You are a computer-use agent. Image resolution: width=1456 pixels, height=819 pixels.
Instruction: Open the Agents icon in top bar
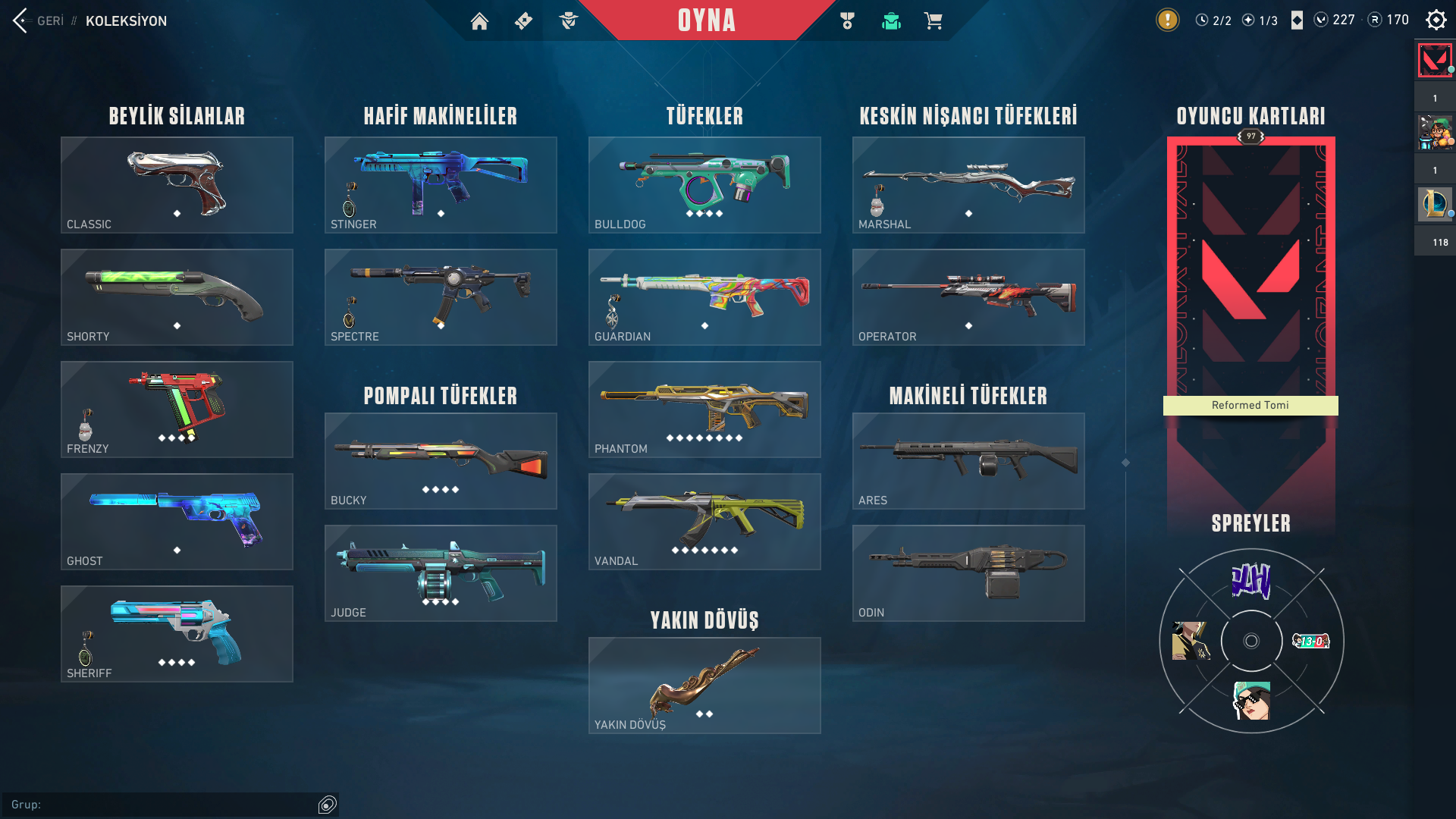pos(570,20)
